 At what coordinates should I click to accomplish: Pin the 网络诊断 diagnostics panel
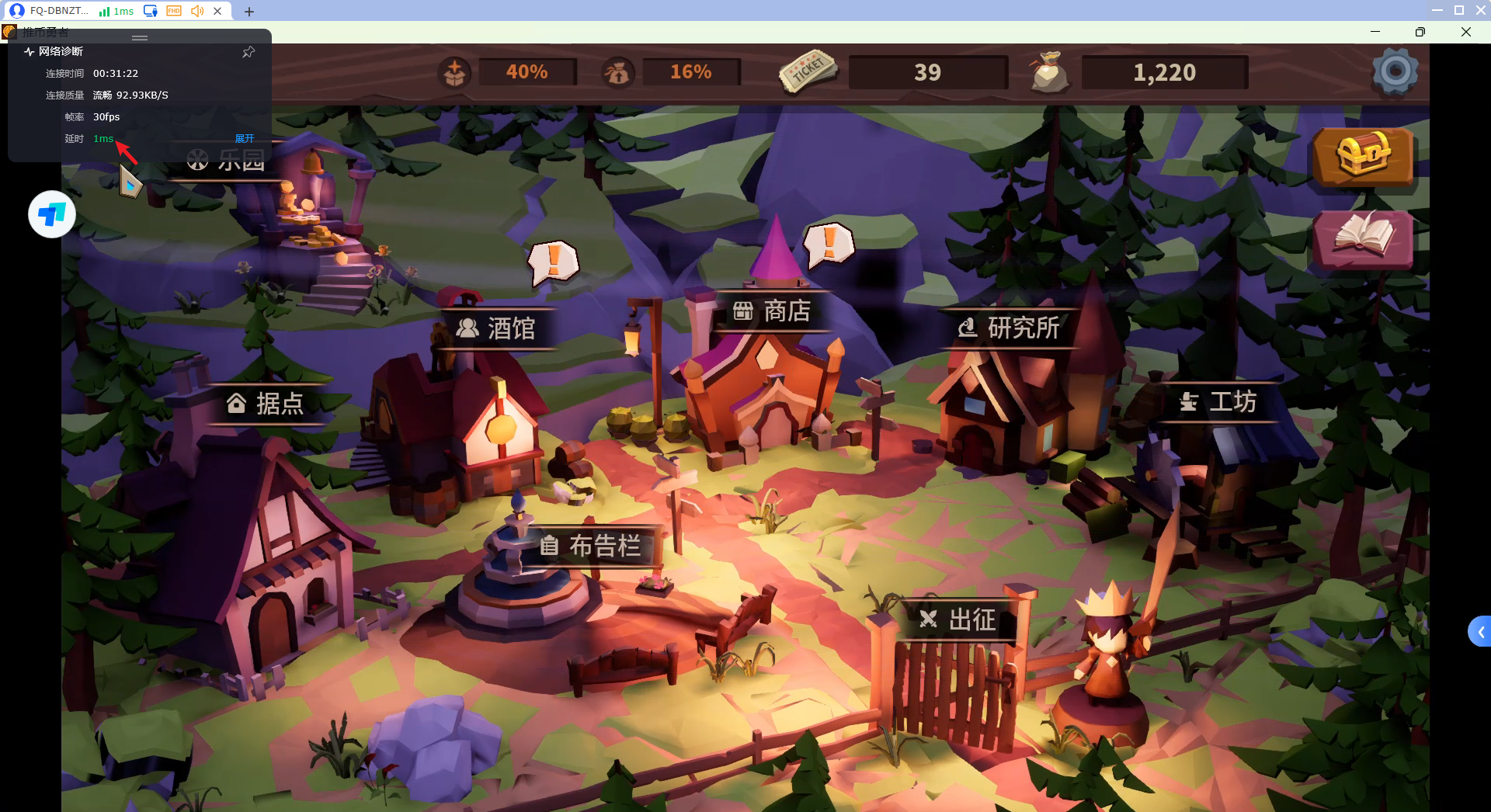(248, 52)
